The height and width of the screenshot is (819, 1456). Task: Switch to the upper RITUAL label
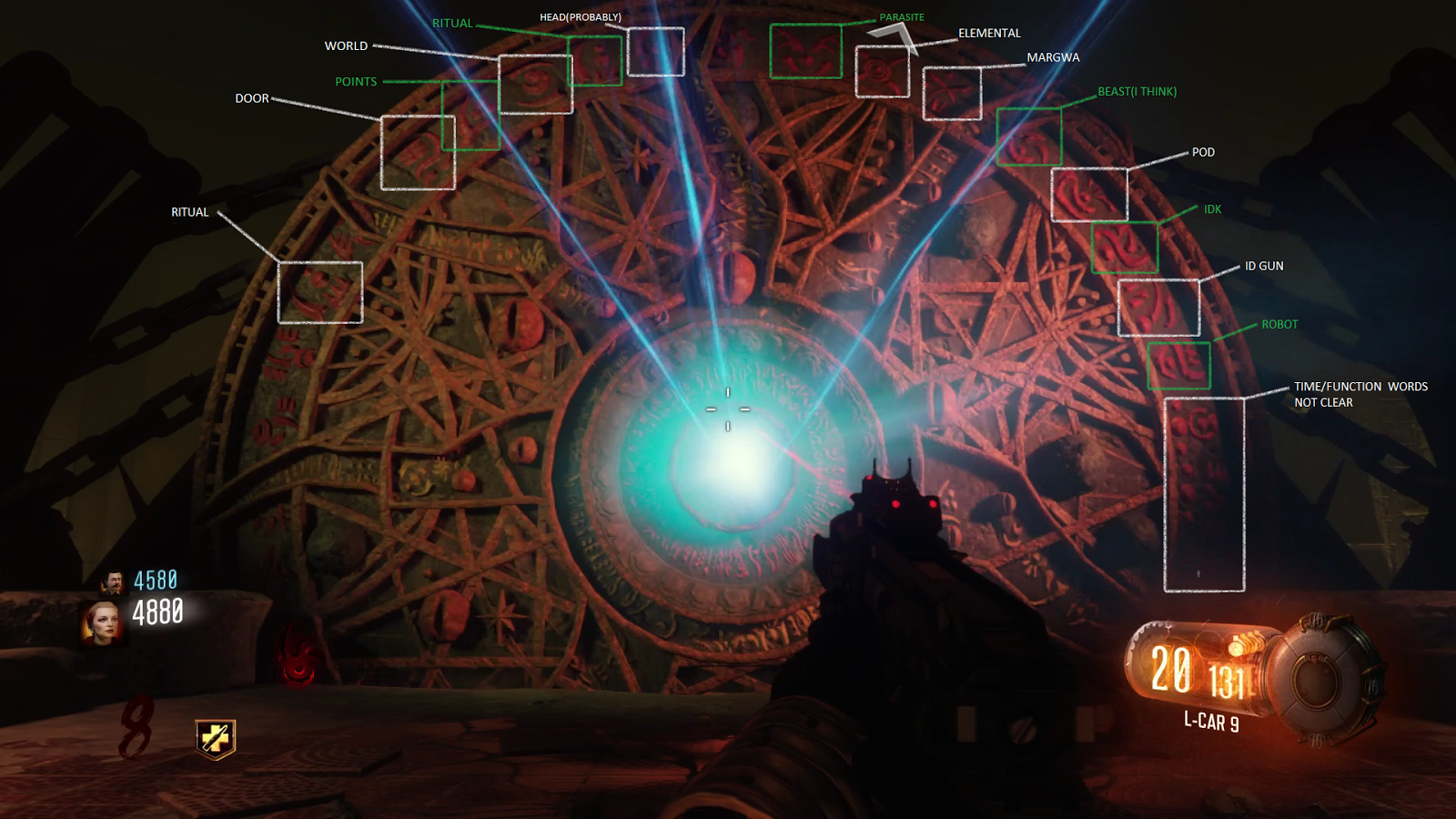coord(455,24)
